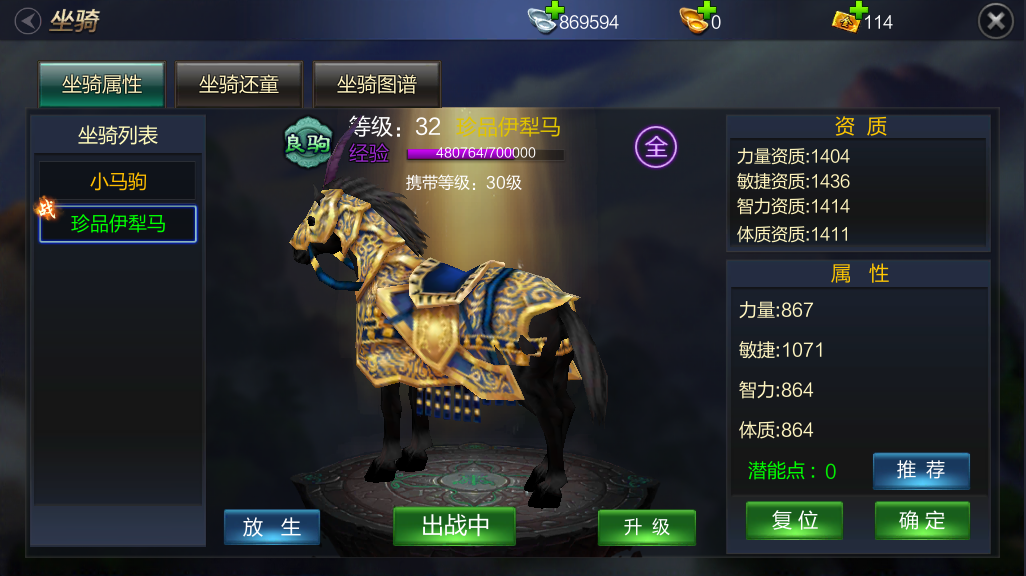Image resolution: width=1026 pixels, height=576 pixels.
Task: Confirm attributes with 确定
Action: tap(922, 520)
